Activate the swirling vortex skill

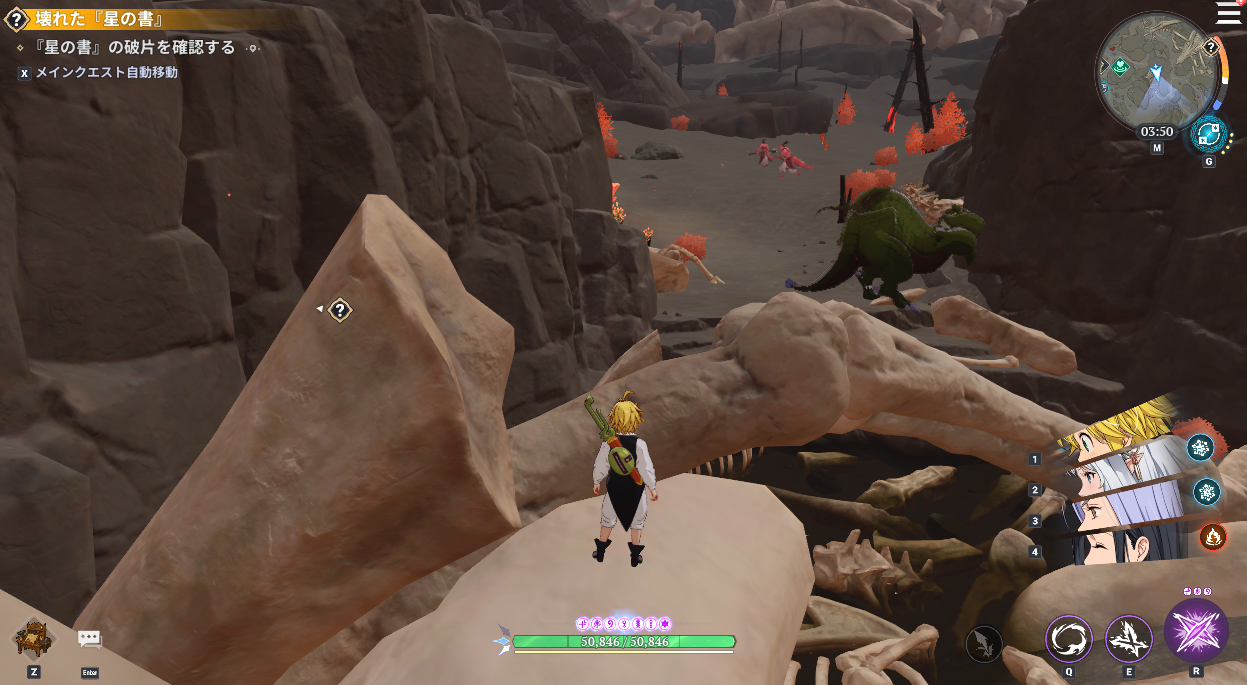(1069, 638)
